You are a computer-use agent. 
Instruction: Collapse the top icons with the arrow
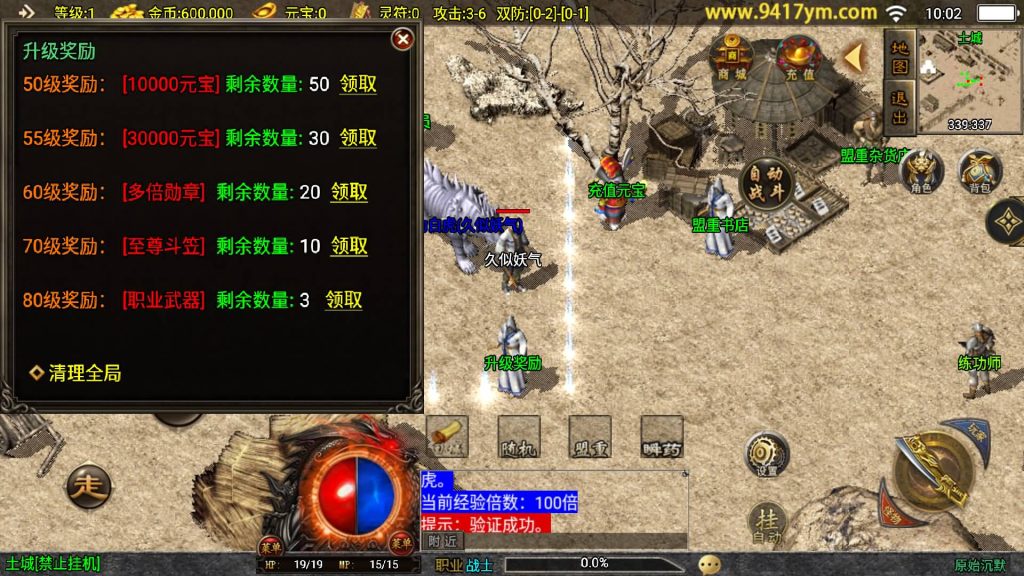point(853,57)
